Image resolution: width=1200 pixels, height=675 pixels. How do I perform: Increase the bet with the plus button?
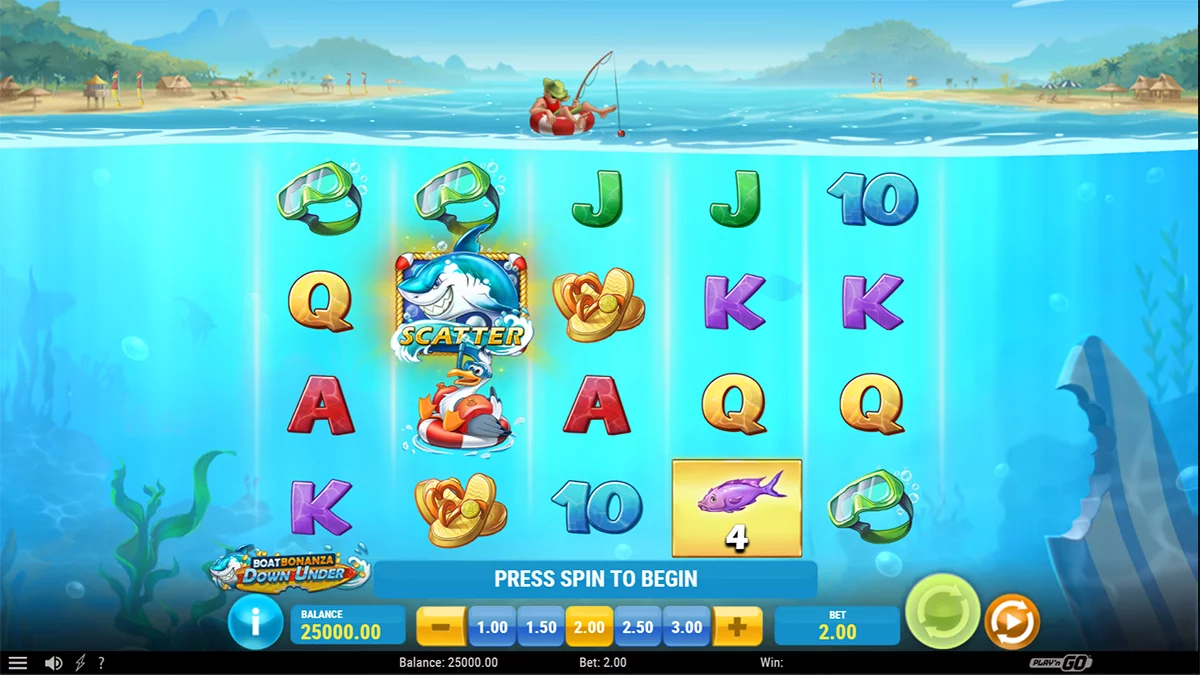pyautogui.click(x=737, y=627)
